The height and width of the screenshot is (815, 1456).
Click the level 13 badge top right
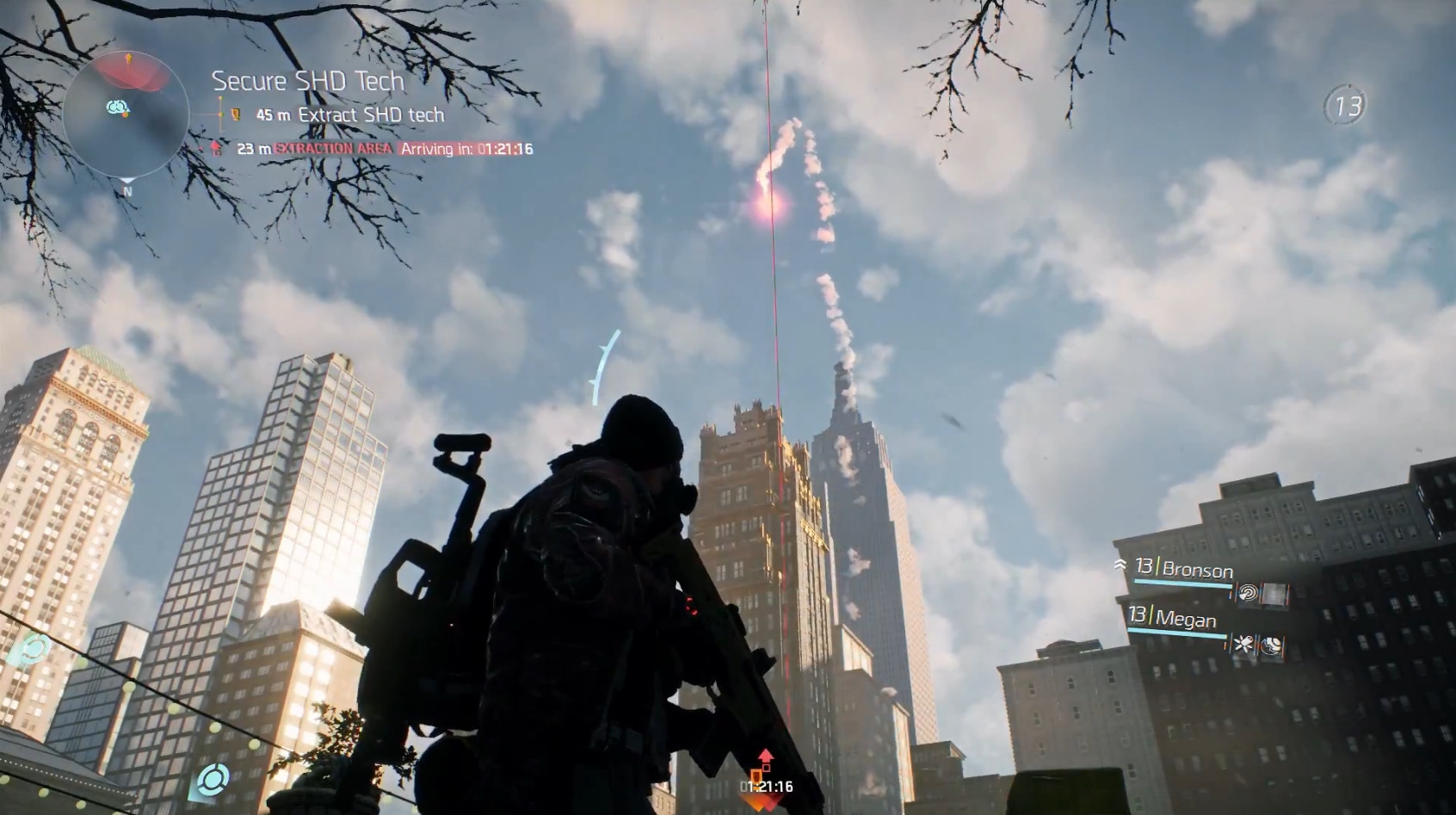(1348, 105)
